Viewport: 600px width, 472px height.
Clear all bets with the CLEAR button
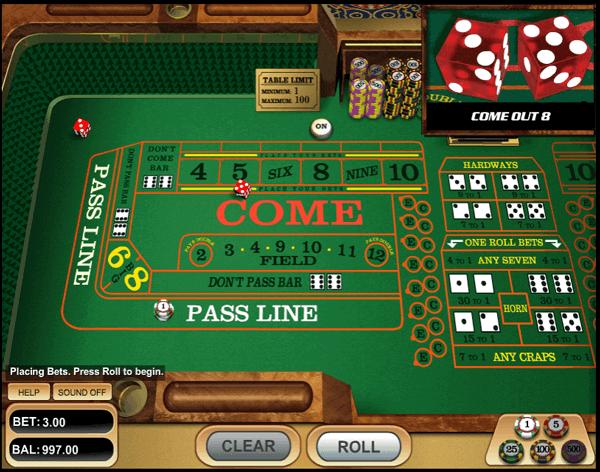[x=247, y=446]
